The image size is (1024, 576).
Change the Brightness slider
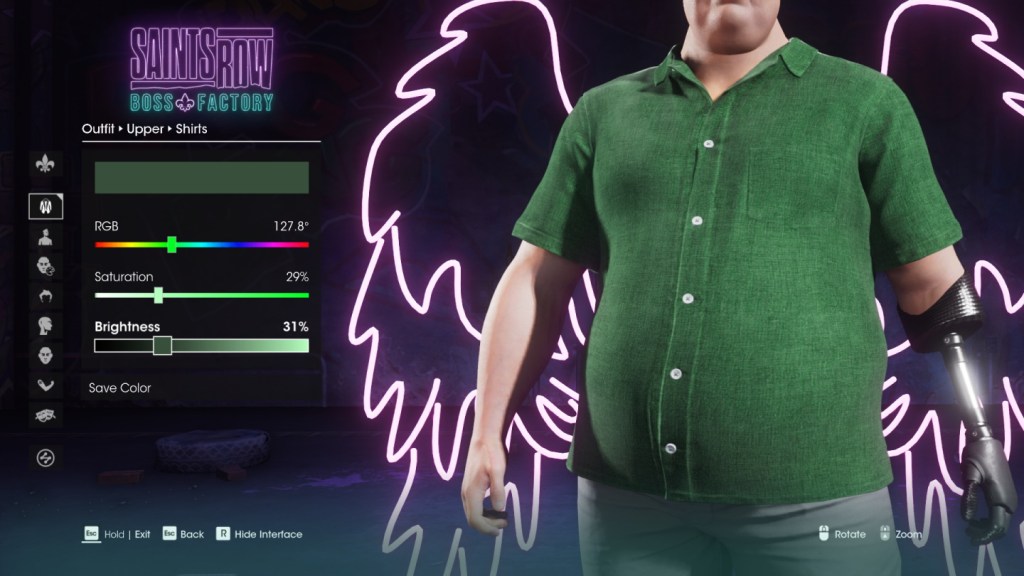(162, 346)
